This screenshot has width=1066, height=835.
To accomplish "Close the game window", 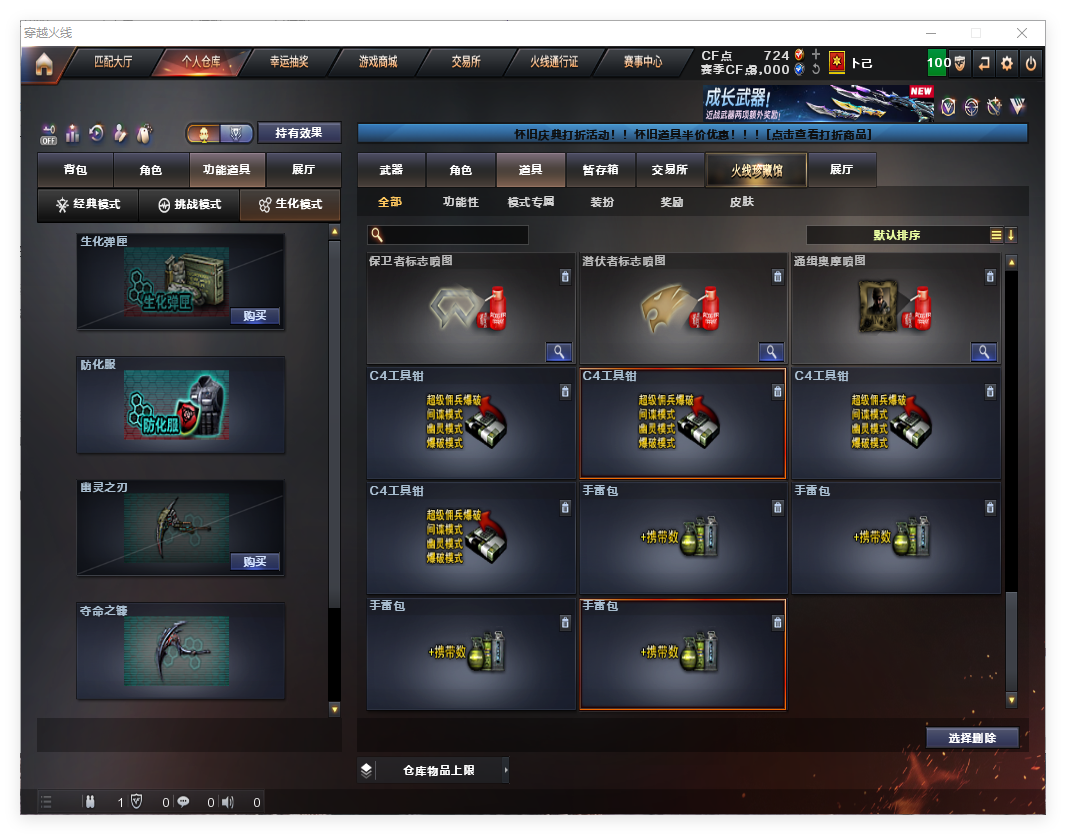I will [x=1022, y=33].
